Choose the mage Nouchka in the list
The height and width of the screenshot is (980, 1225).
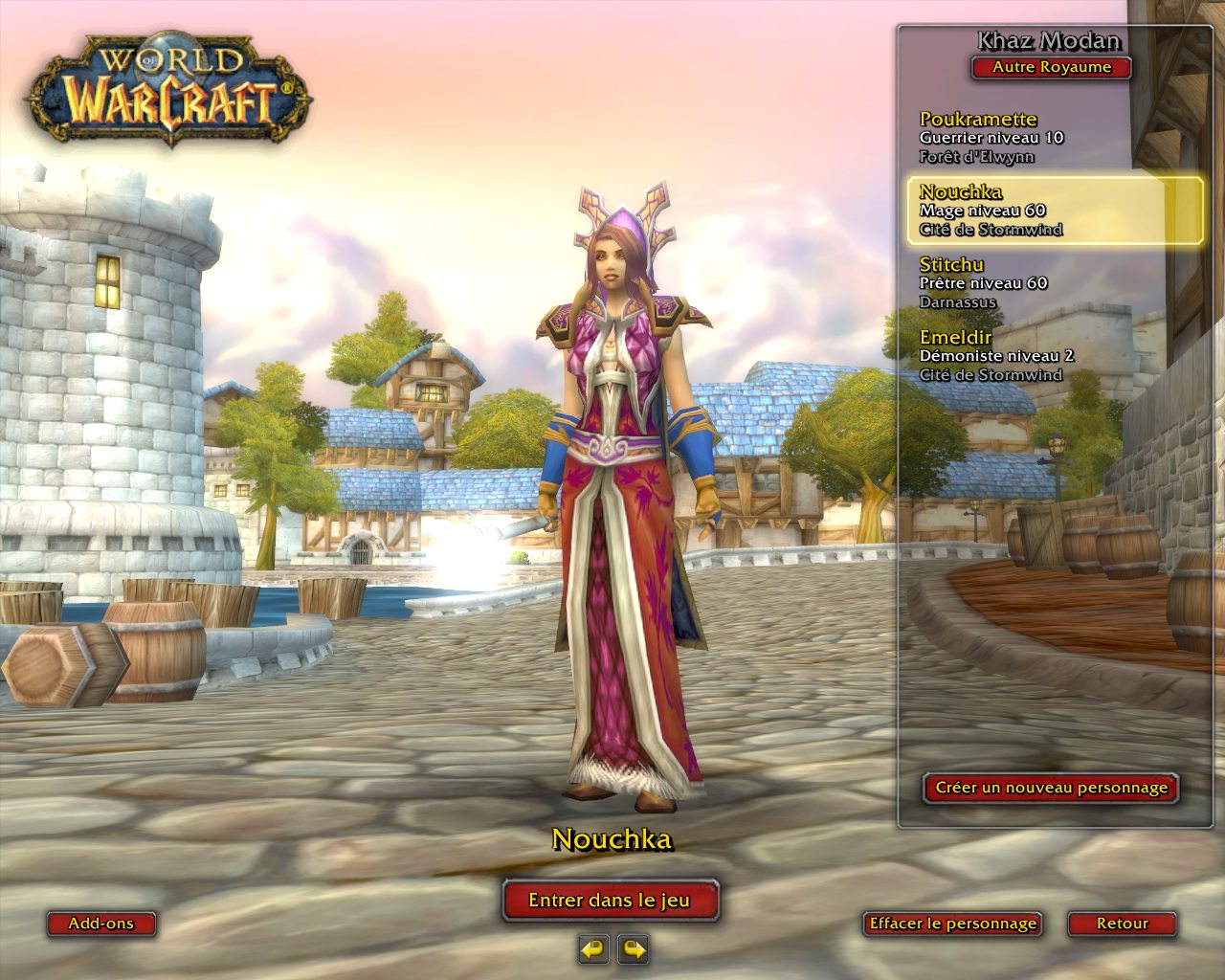coord(1053,211)
